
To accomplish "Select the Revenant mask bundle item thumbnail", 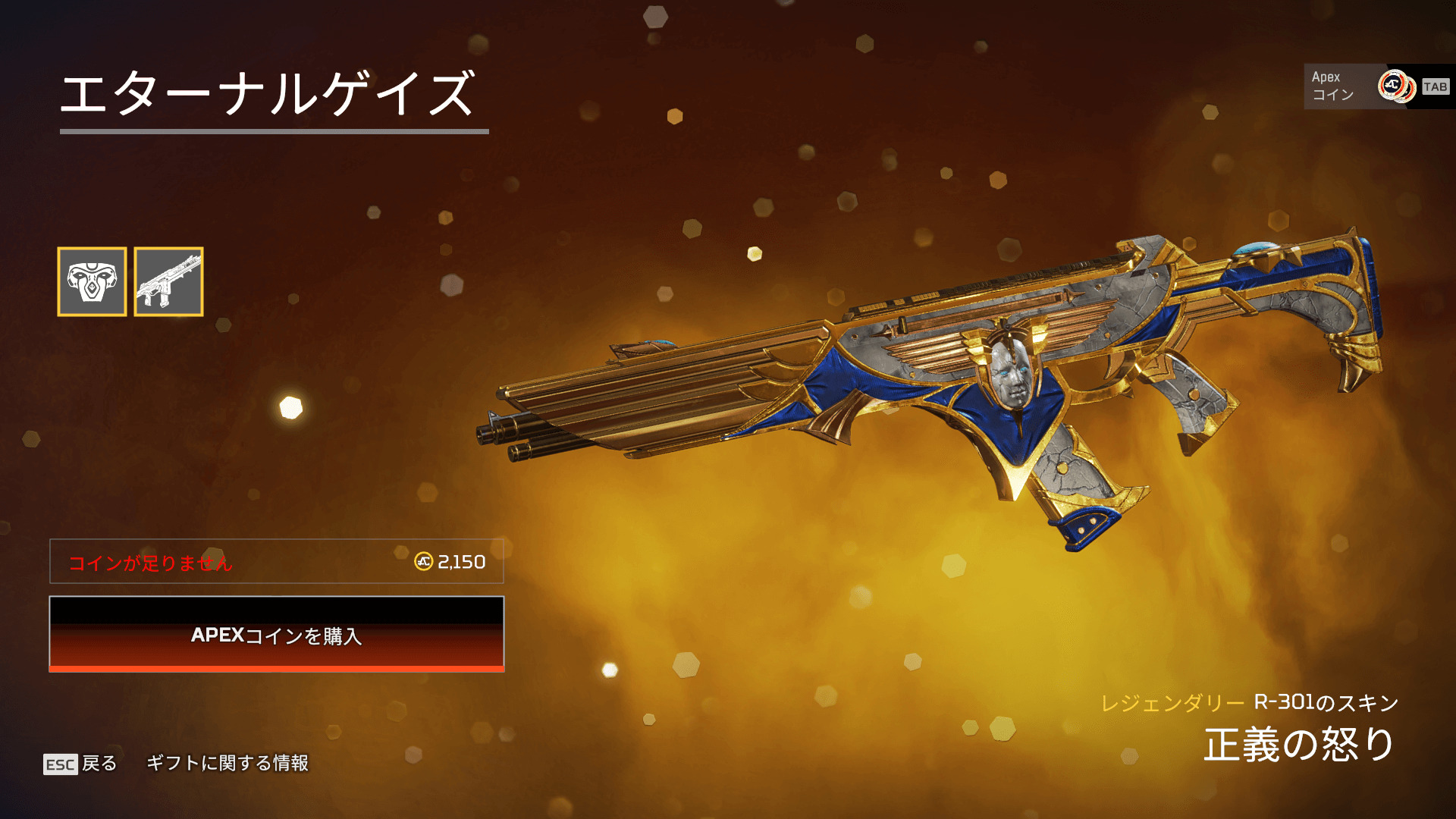I will (92, 281).
